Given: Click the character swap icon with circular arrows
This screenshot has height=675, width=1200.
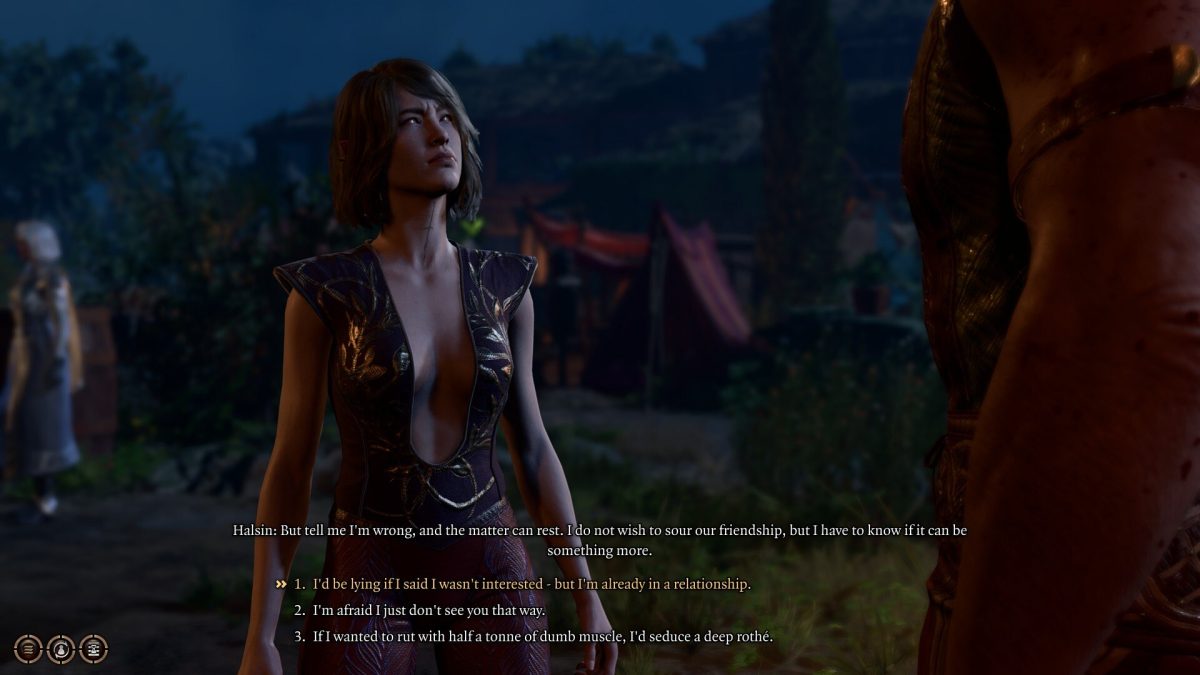Looking at the screenshot, I should (x=61, y=648).
